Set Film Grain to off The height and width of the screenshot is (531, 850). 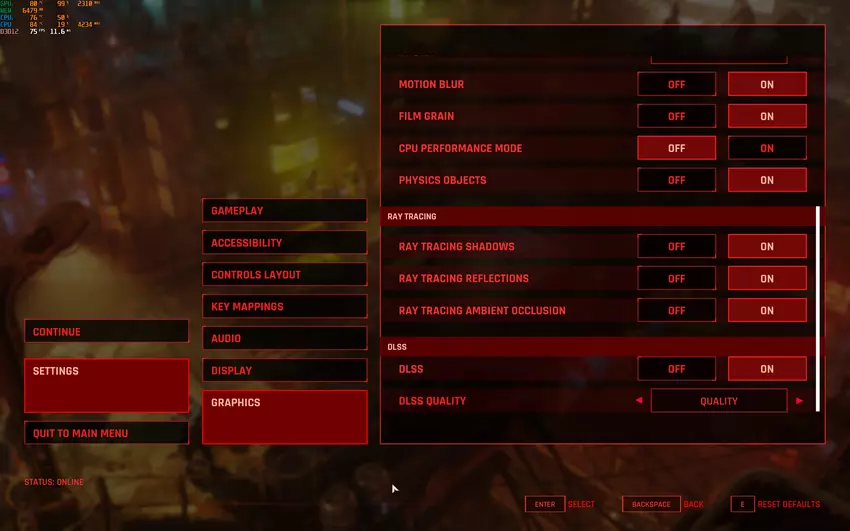pos(676,117)
